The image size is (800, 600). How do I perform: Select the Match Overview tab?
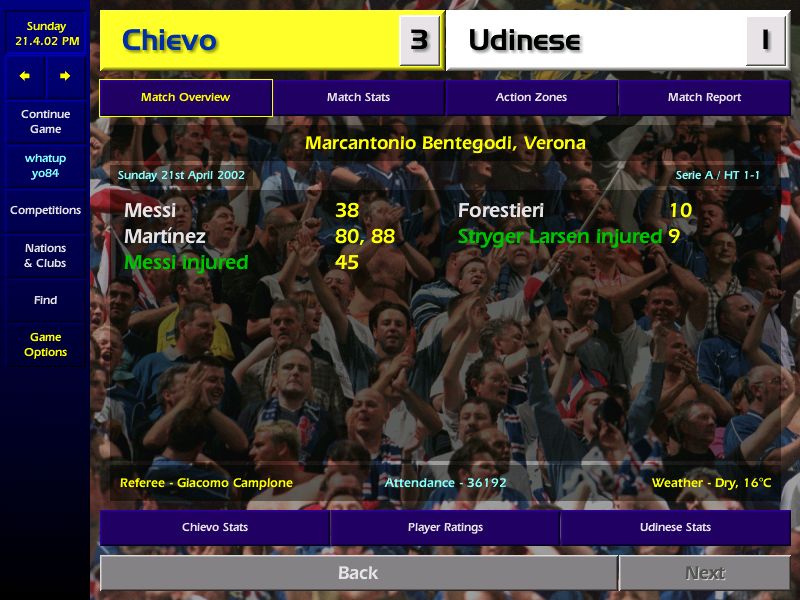[x=185, y=97]
